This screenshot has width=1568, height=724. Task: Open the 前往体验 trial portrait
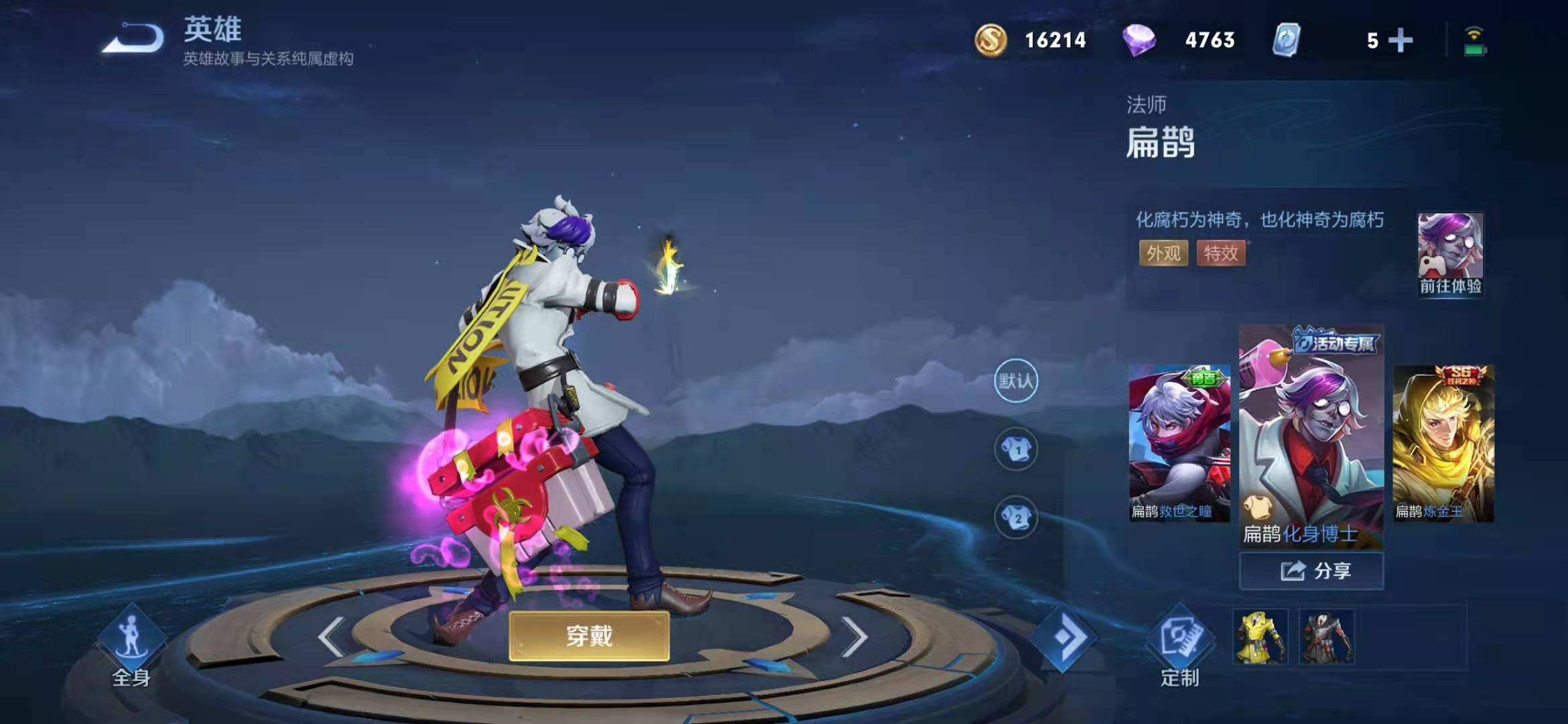(x=1450, y=255)
